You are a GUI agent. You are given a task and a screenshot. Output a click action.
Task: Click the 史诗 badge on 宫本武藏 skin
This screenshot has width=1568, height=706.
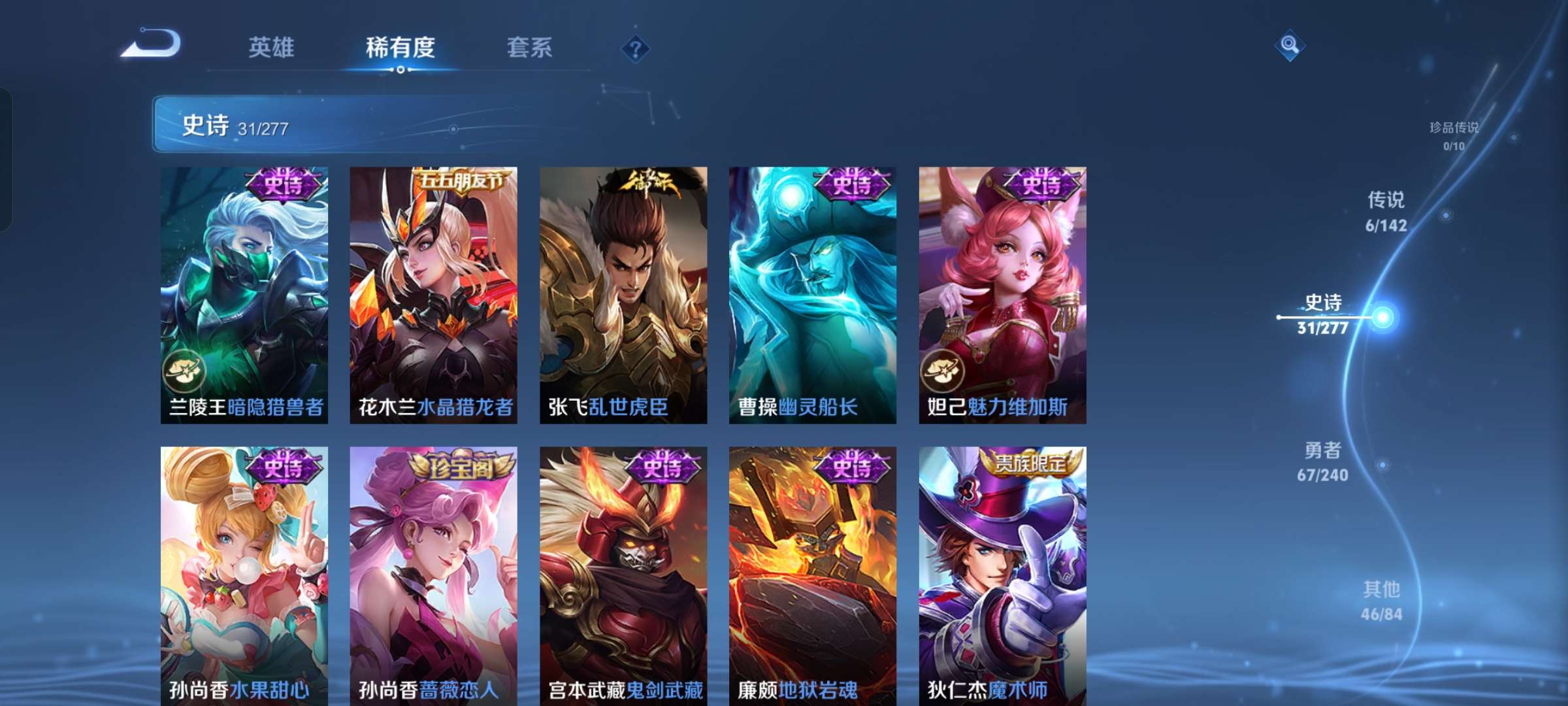[662, 466]
